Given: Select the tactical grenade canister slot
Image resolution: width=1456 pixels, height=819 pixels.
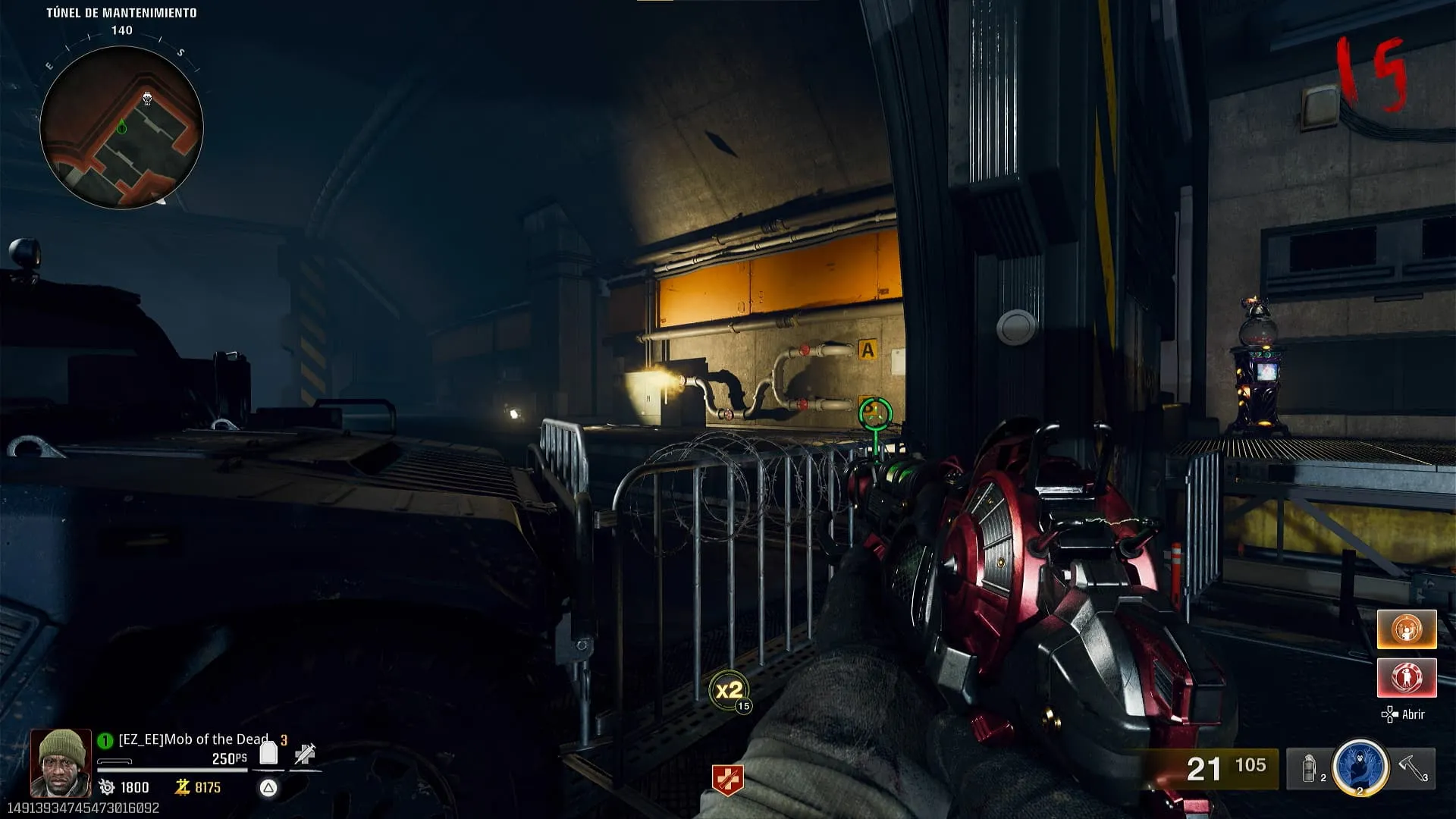Looking at the screenshot, I should [x=1310, y=769].
